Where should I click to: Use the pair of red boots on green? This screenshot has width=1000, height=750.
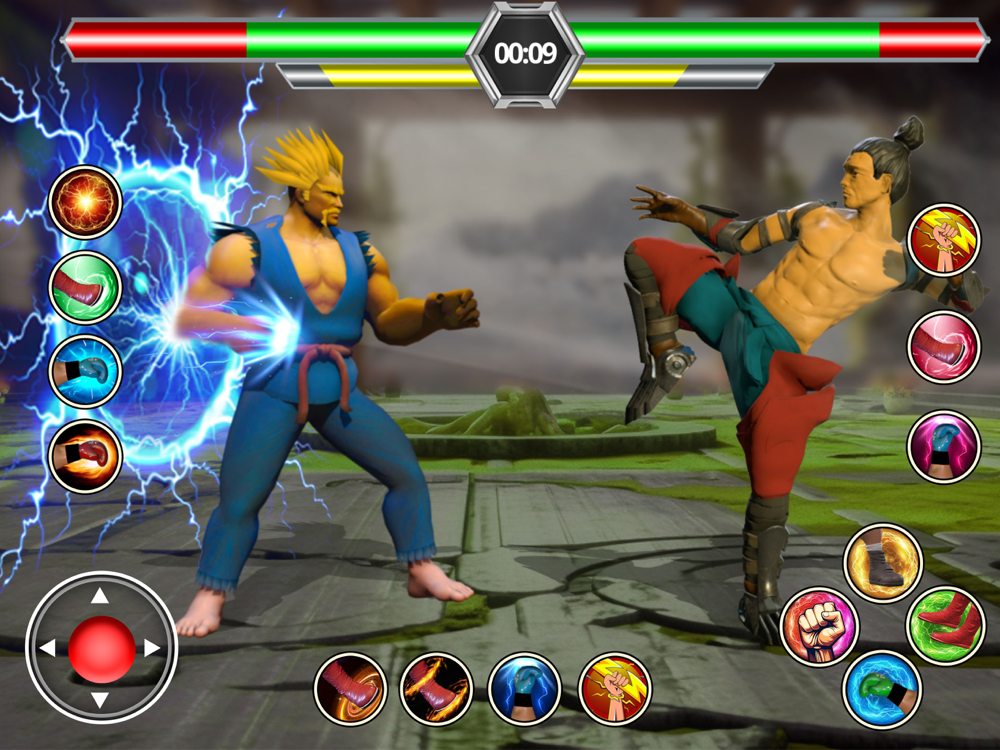[x=945, y=626]
